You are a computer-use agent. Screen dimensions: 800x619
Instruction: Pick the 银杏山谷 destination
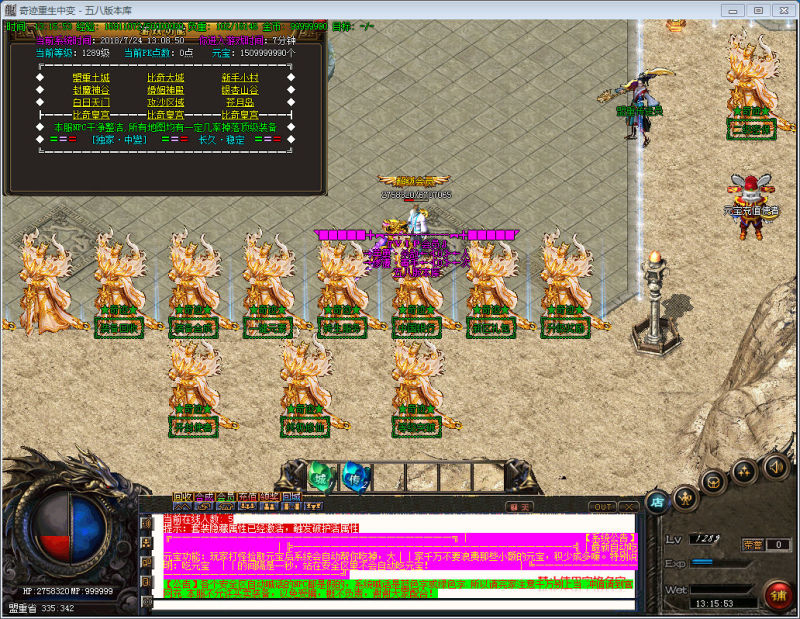point(239,90)
